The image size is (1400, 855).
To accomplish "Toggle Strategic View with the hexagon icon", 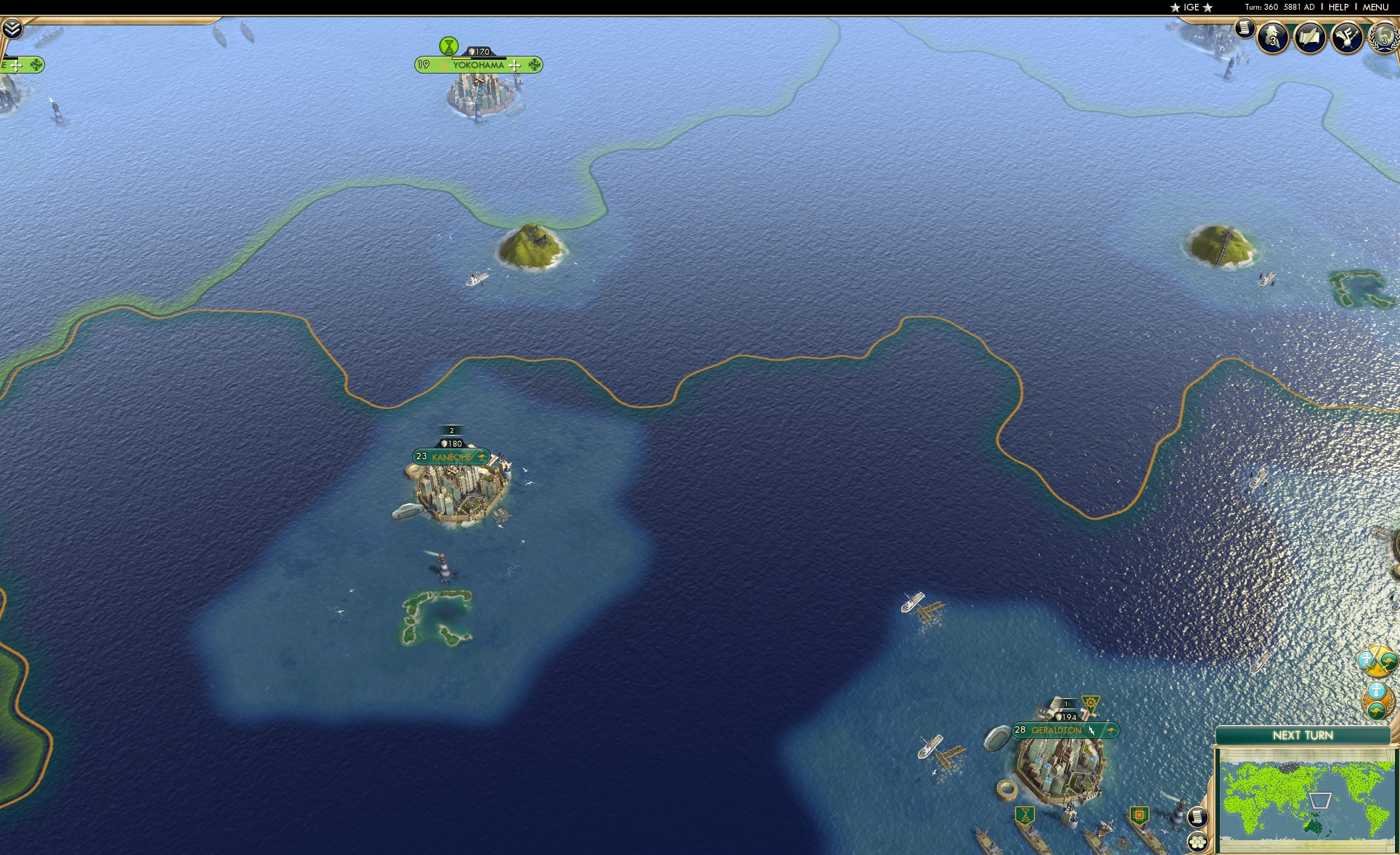I will tap(1198, 842).
